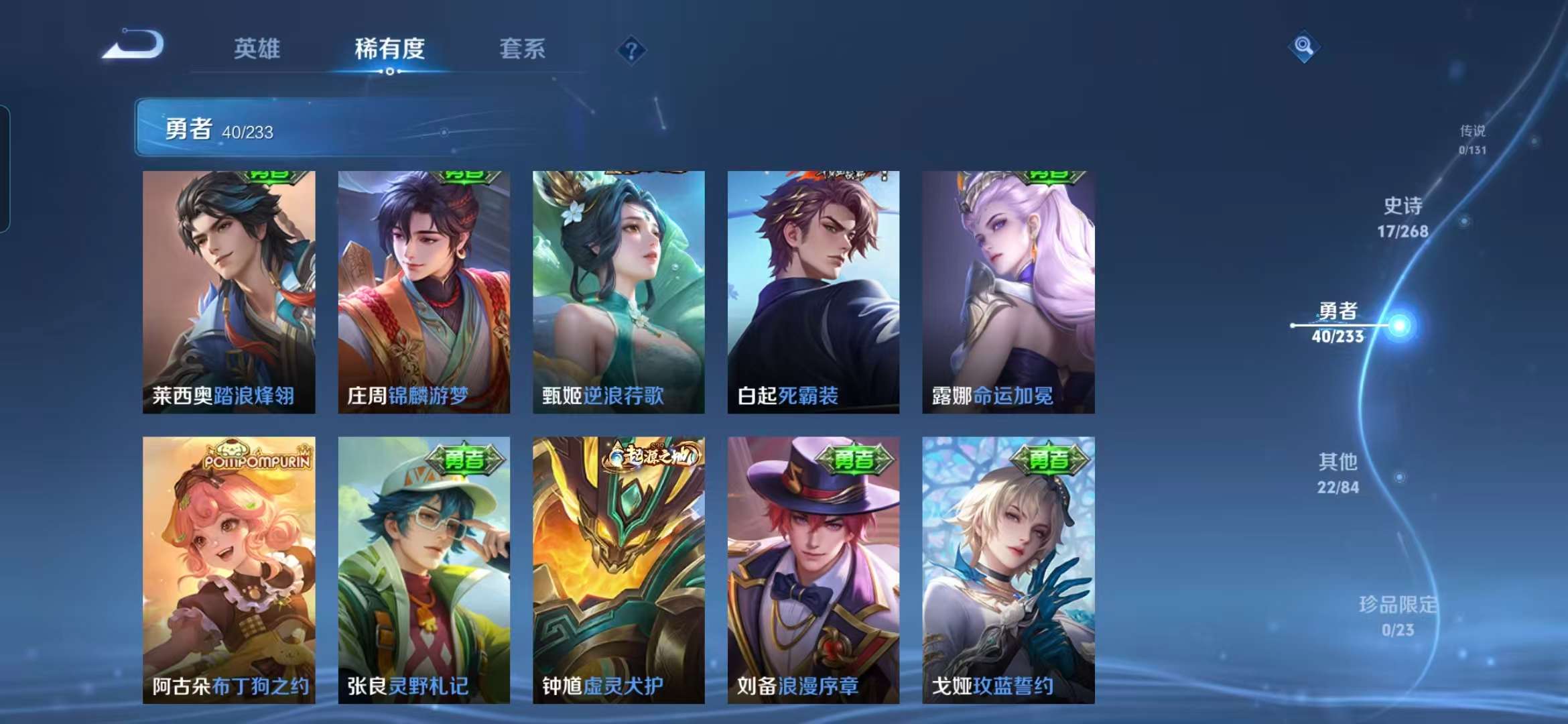
Task: Click the question mark help icon
Action: [x=631, y=50]
